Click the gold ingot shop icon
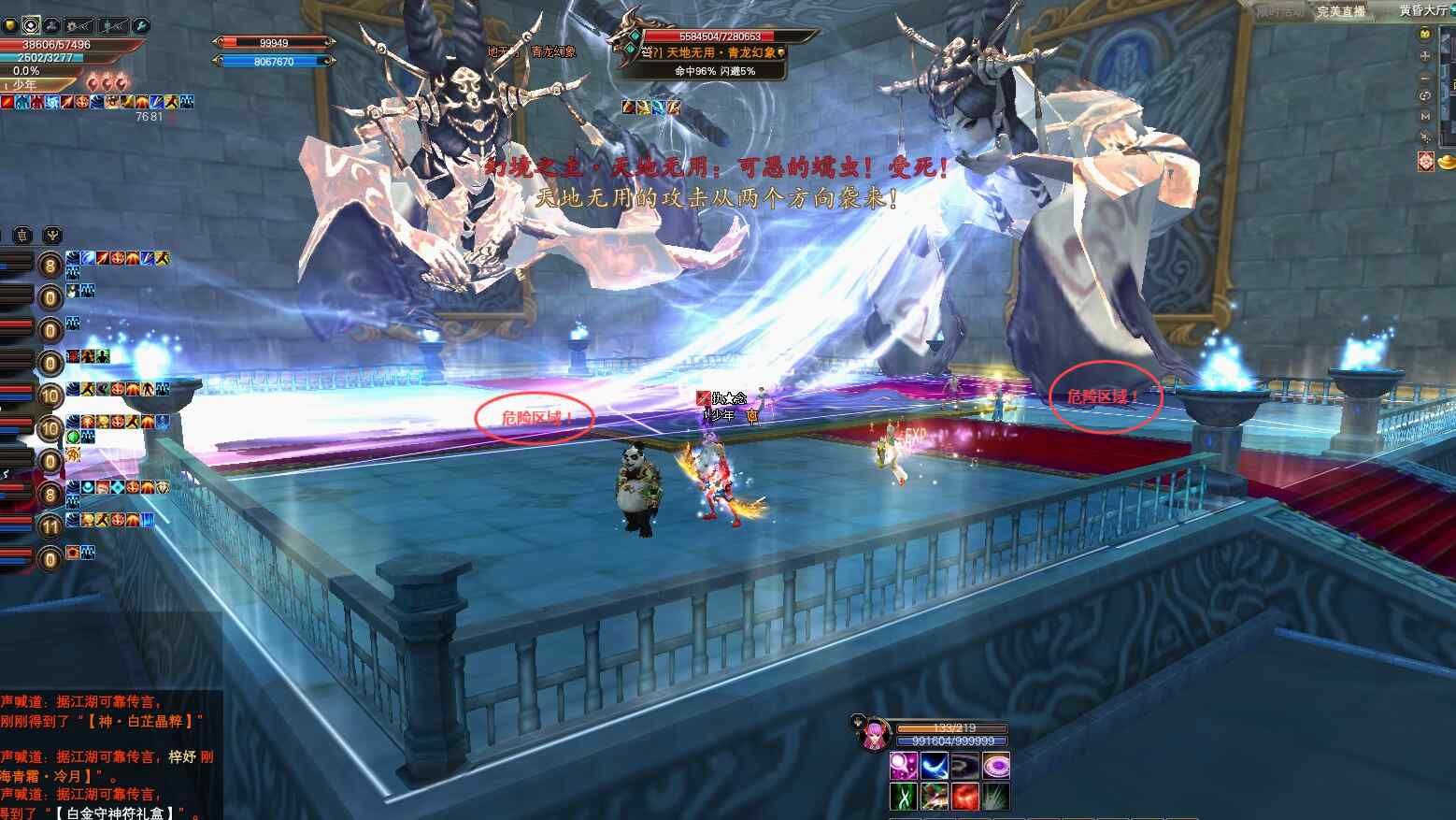This screenshot has height=820, width=1456. [1447, 163]
